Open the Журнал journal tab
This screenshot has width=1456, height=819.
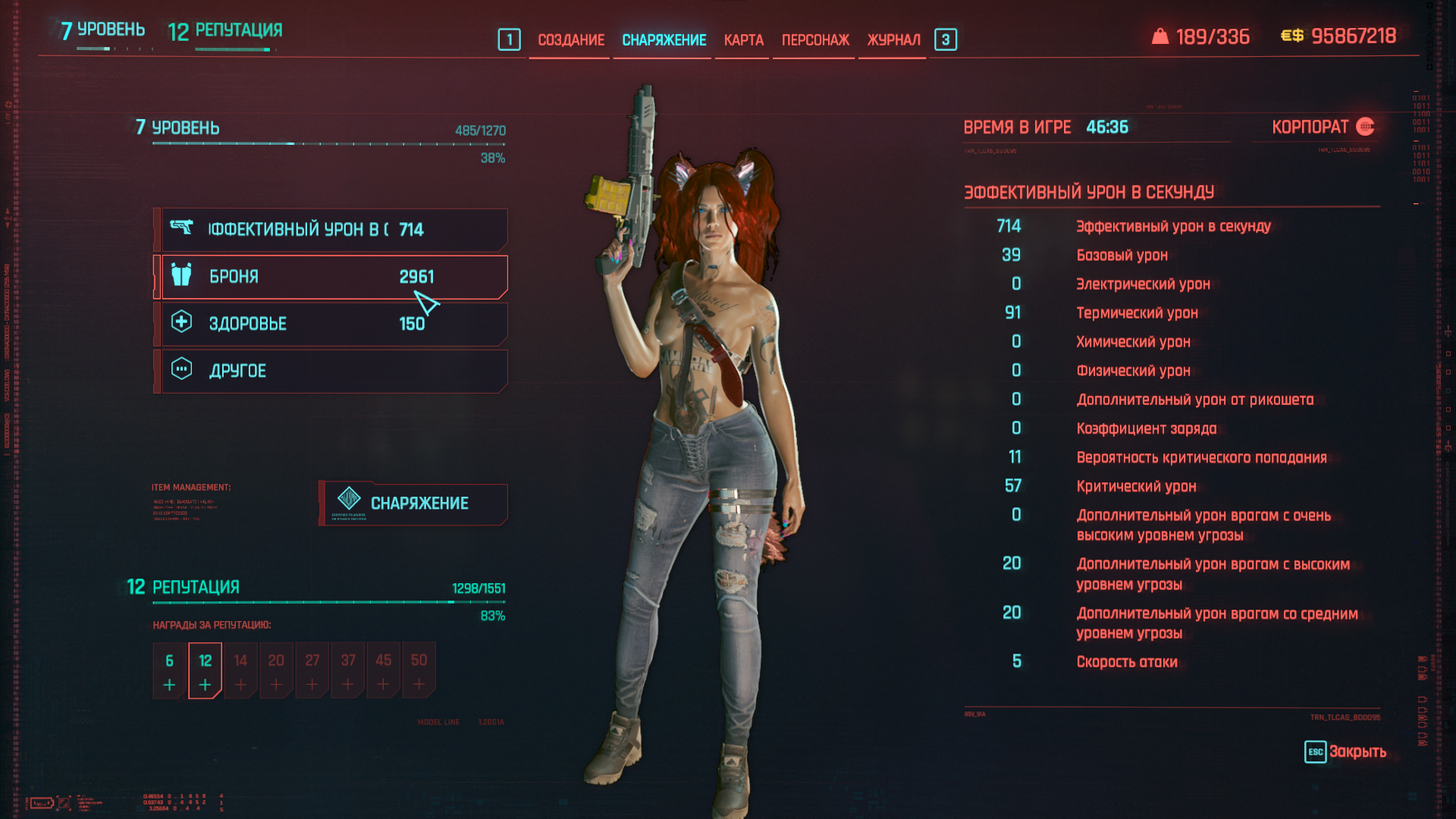tap(893, 40)
